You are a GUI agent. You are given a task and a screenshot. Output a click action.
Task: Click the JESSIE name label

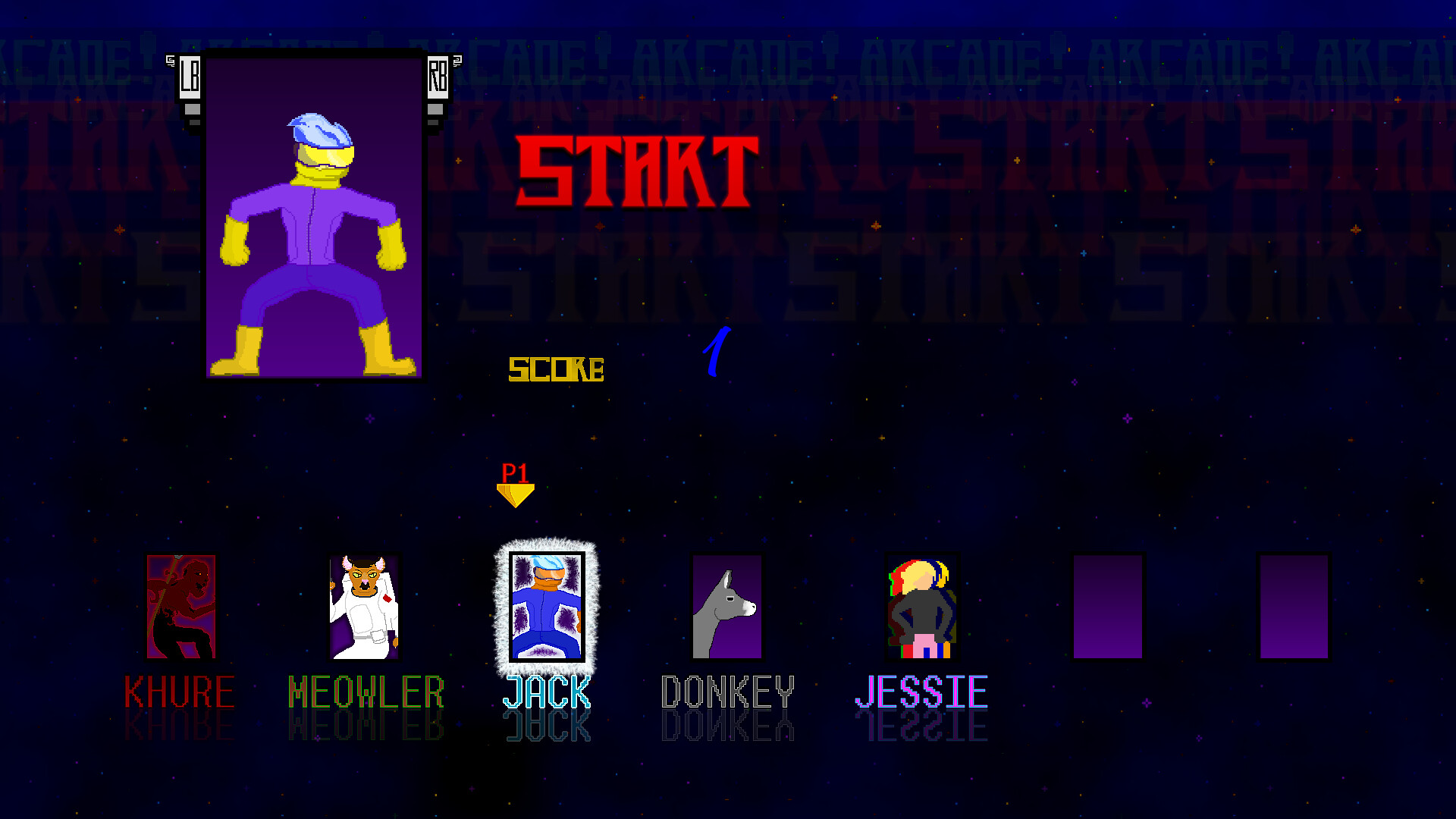(x=921, y=692)
